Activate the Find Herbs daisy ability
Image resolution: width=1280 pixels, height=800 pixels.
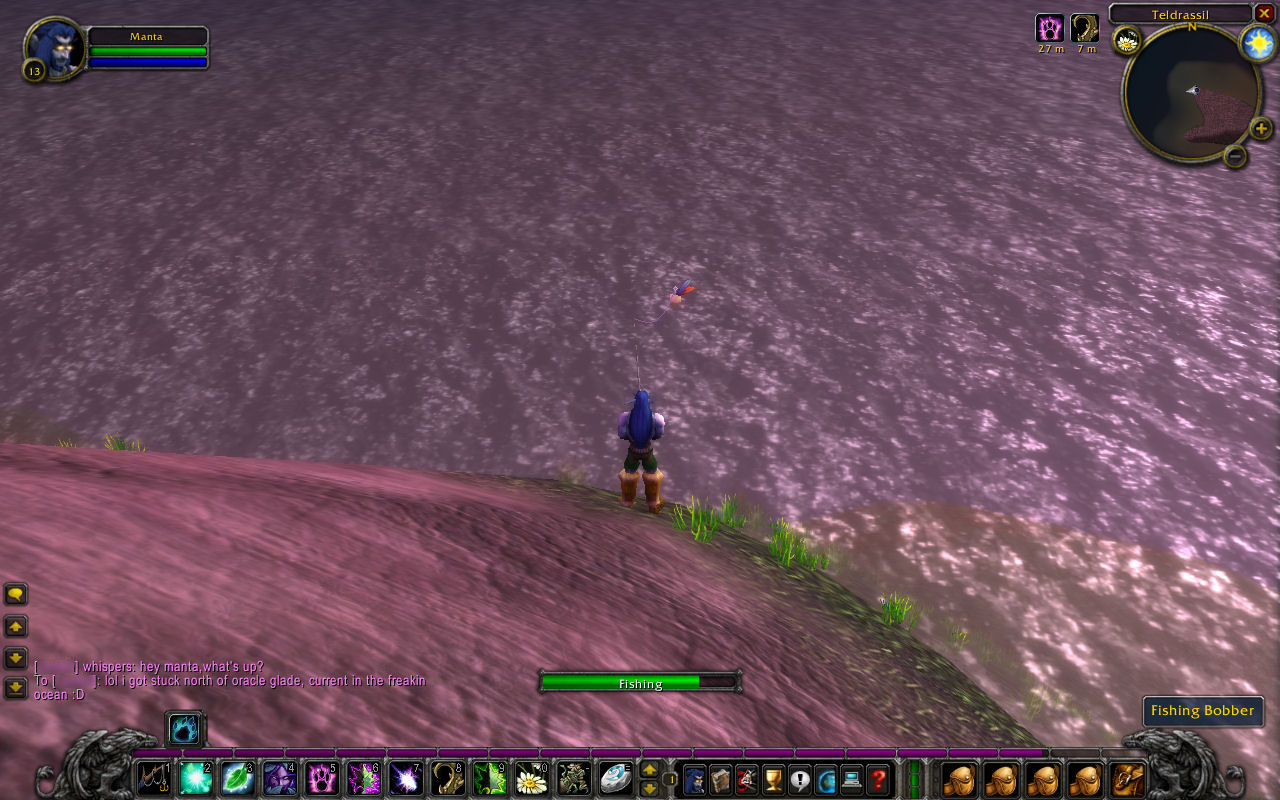click(x=531, y=778)
